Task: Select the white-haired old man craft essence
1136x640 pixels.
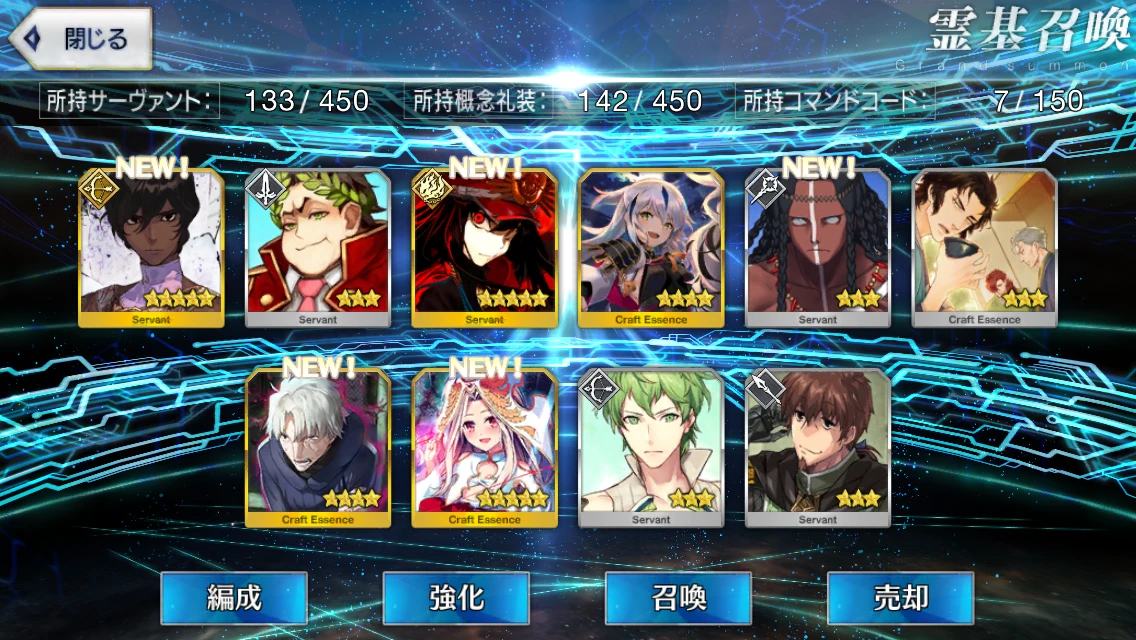Action: coord(318,448)
